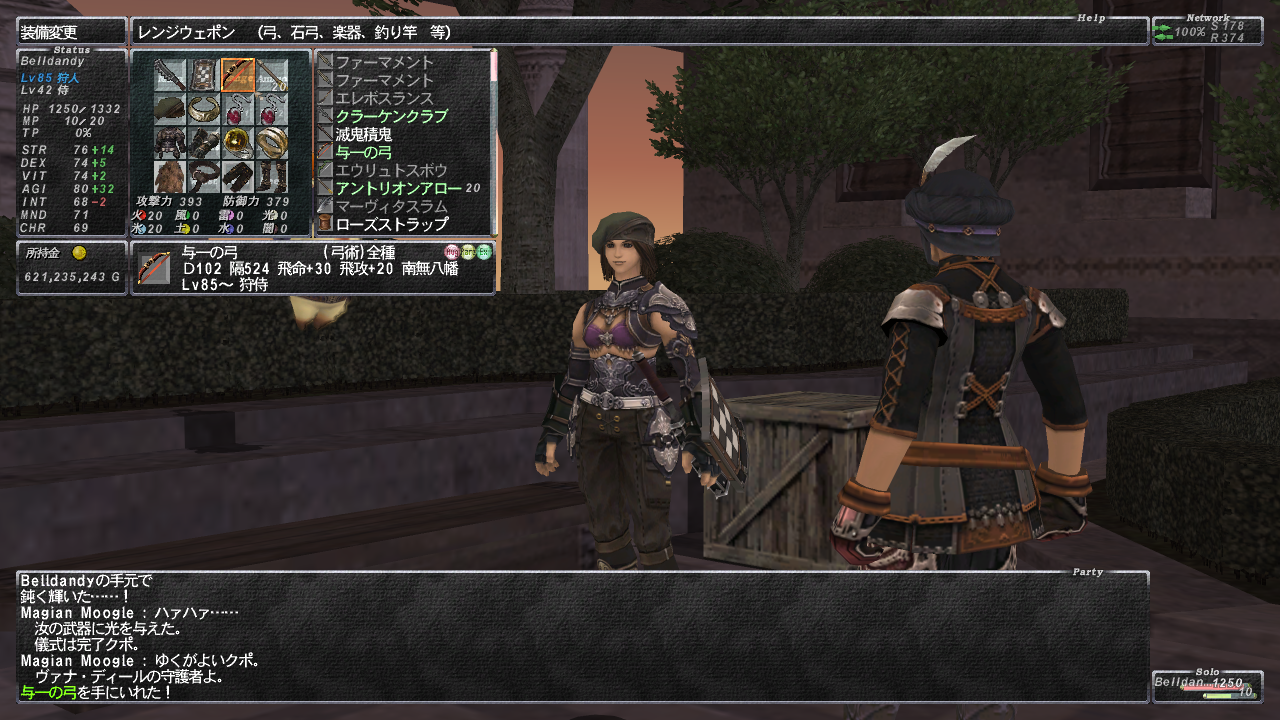Select the green beret head slot
Screen dimensions: 1280x720
click(x=170, y=108)
